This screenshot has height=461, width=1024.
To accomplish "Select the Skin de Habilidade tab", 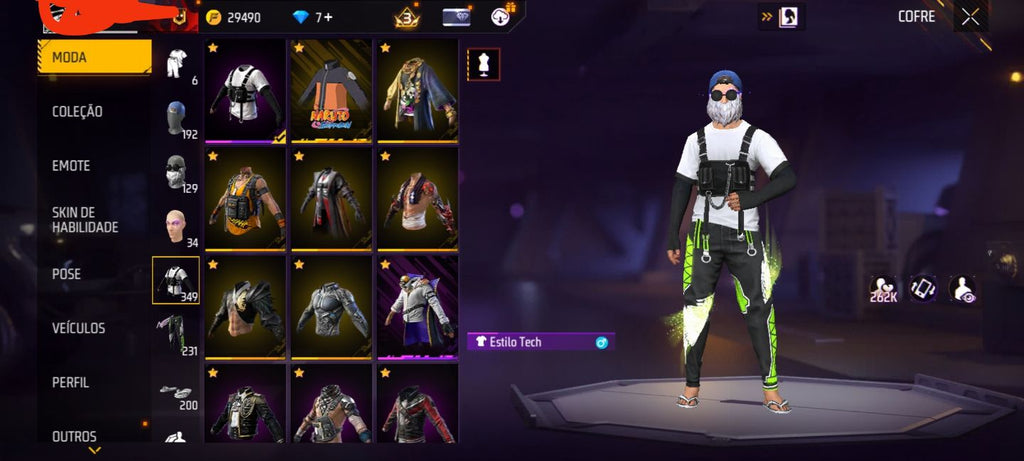I will pyautogui.click(x=85, y=220).
